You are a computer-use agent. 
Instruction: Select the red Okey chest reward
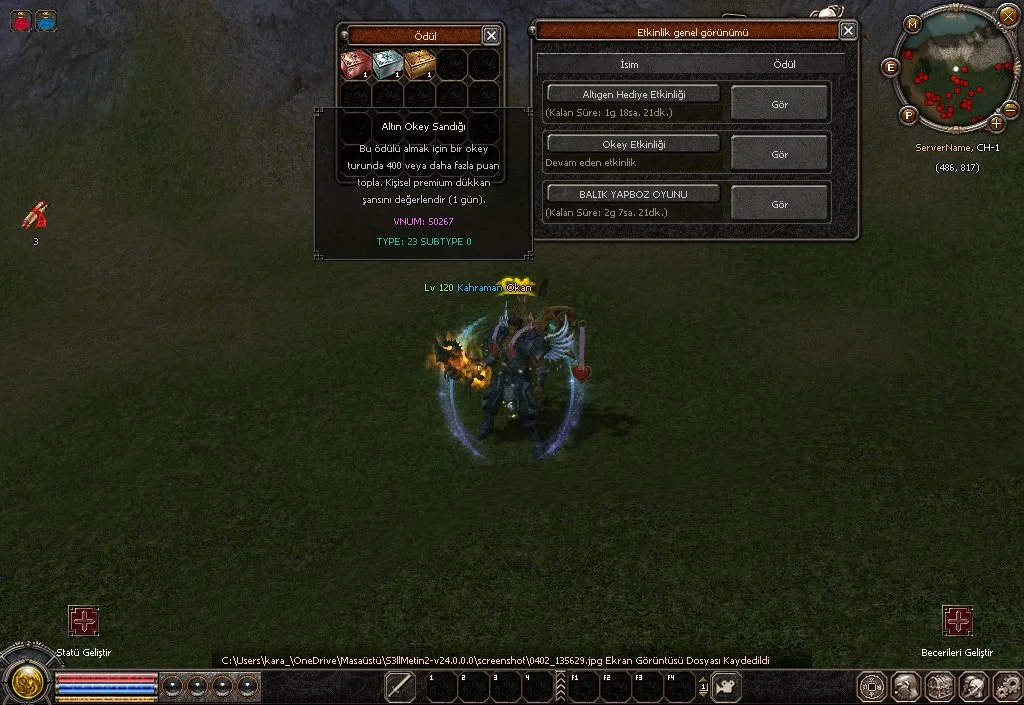pyautogui.click(x=356, y=65)
